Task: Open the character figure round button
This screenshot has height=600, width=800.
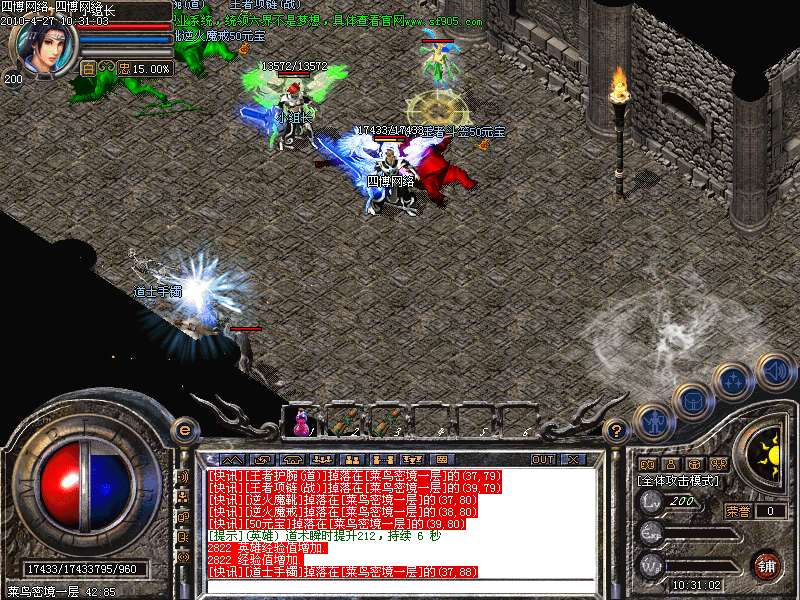Action: (653, 422)
